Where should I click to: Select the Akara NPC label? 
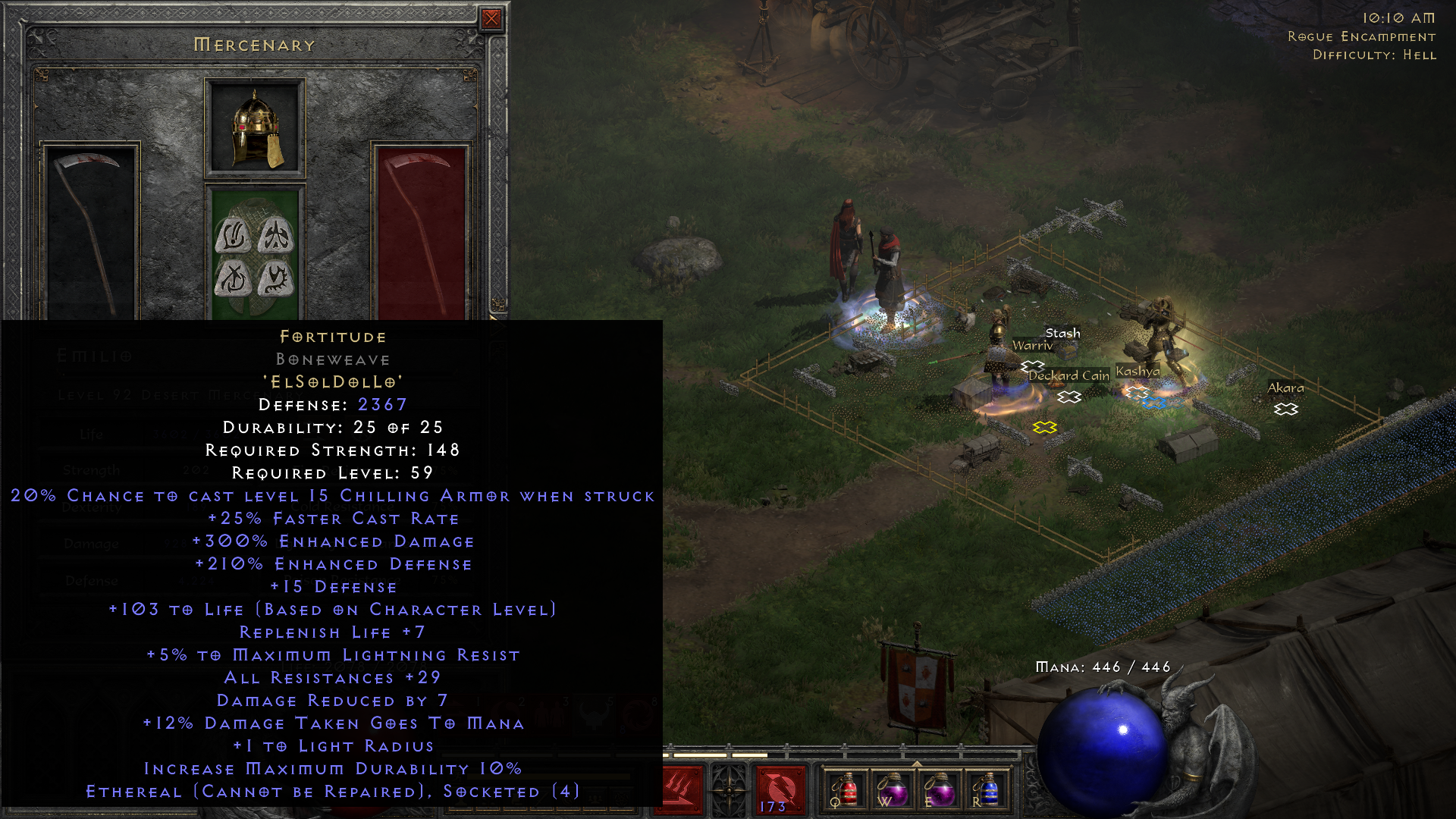click(1286, 388)
